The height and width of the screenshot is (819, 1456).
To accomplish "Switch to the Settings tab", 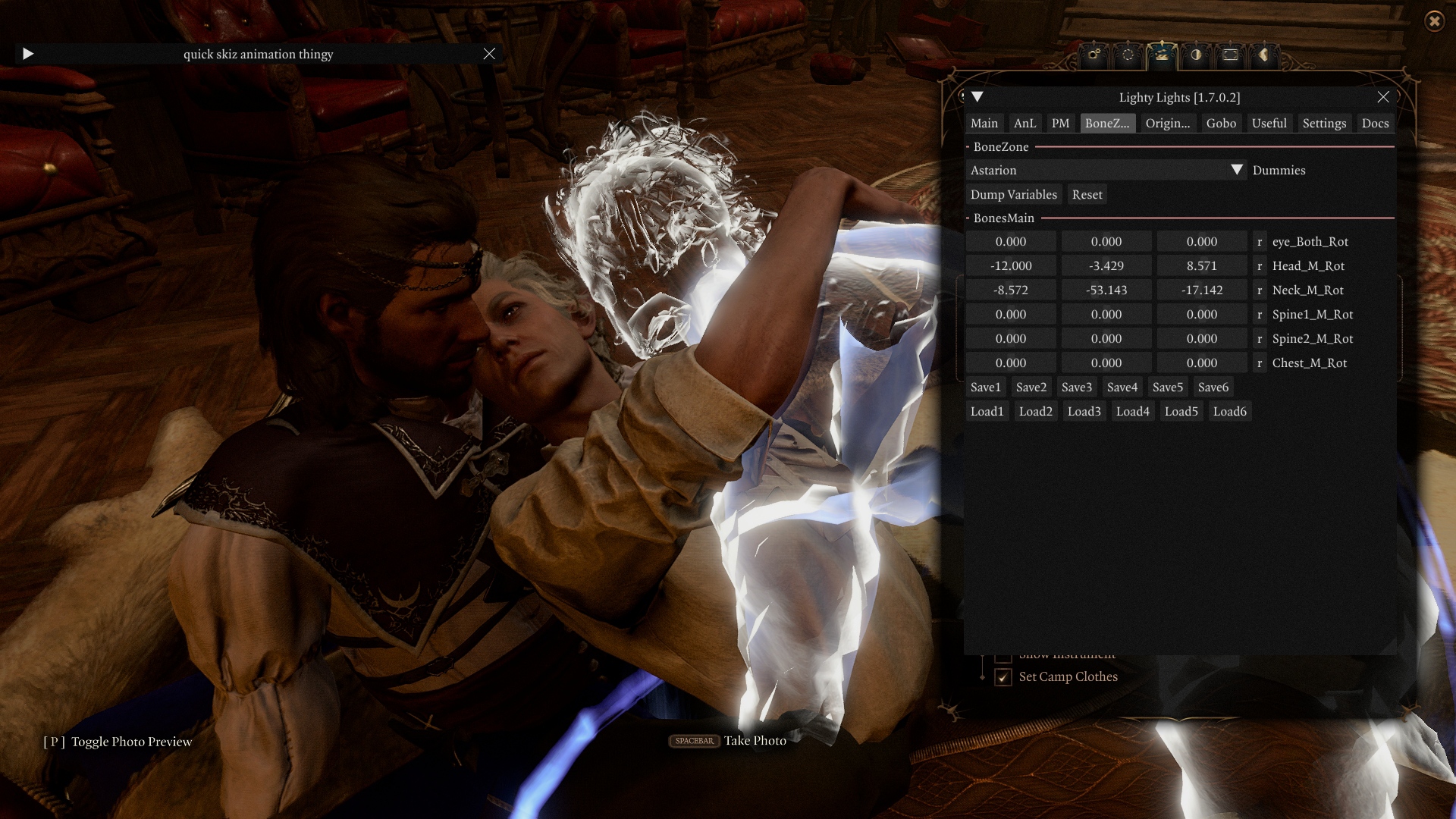I will coord(1323,123).
